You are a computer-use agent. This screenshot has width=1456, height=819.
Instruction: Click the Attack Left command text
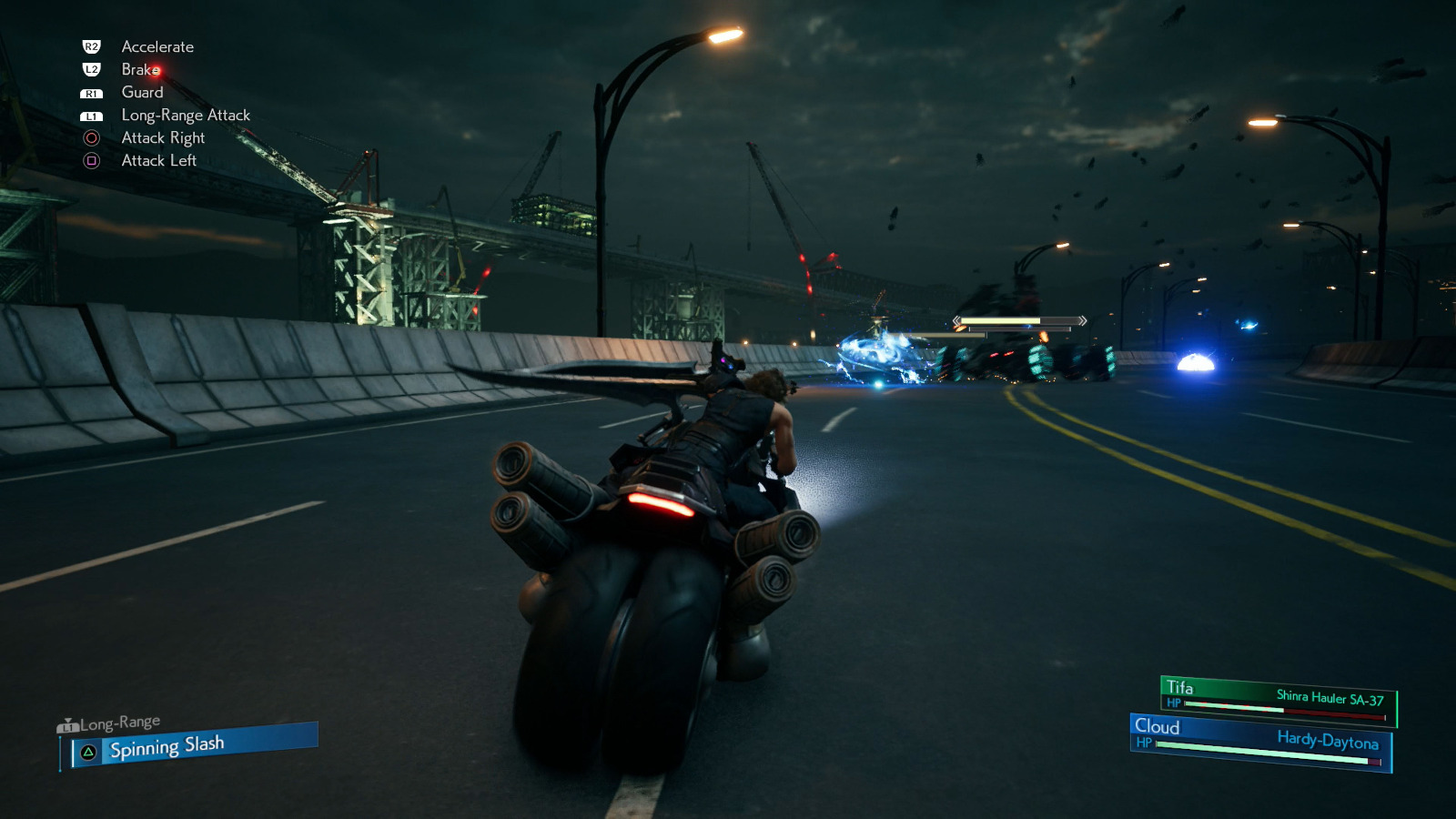click(x=157, y=161)
